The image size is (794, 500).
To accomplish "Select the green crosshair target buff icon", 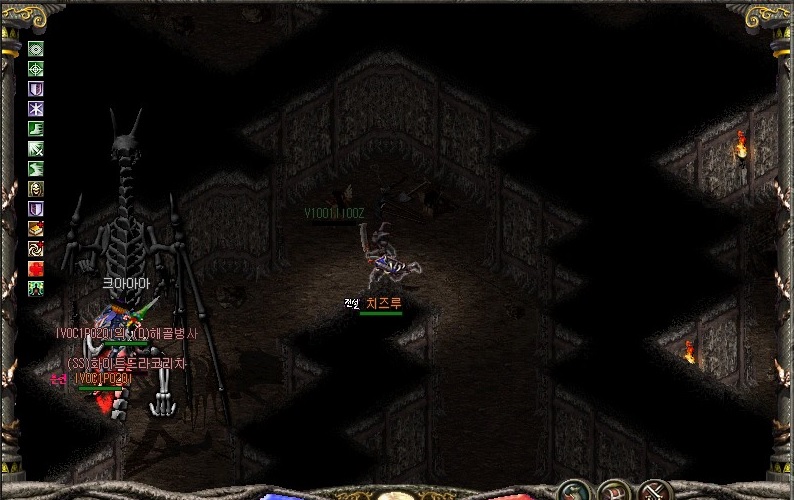I will (36, 69).
